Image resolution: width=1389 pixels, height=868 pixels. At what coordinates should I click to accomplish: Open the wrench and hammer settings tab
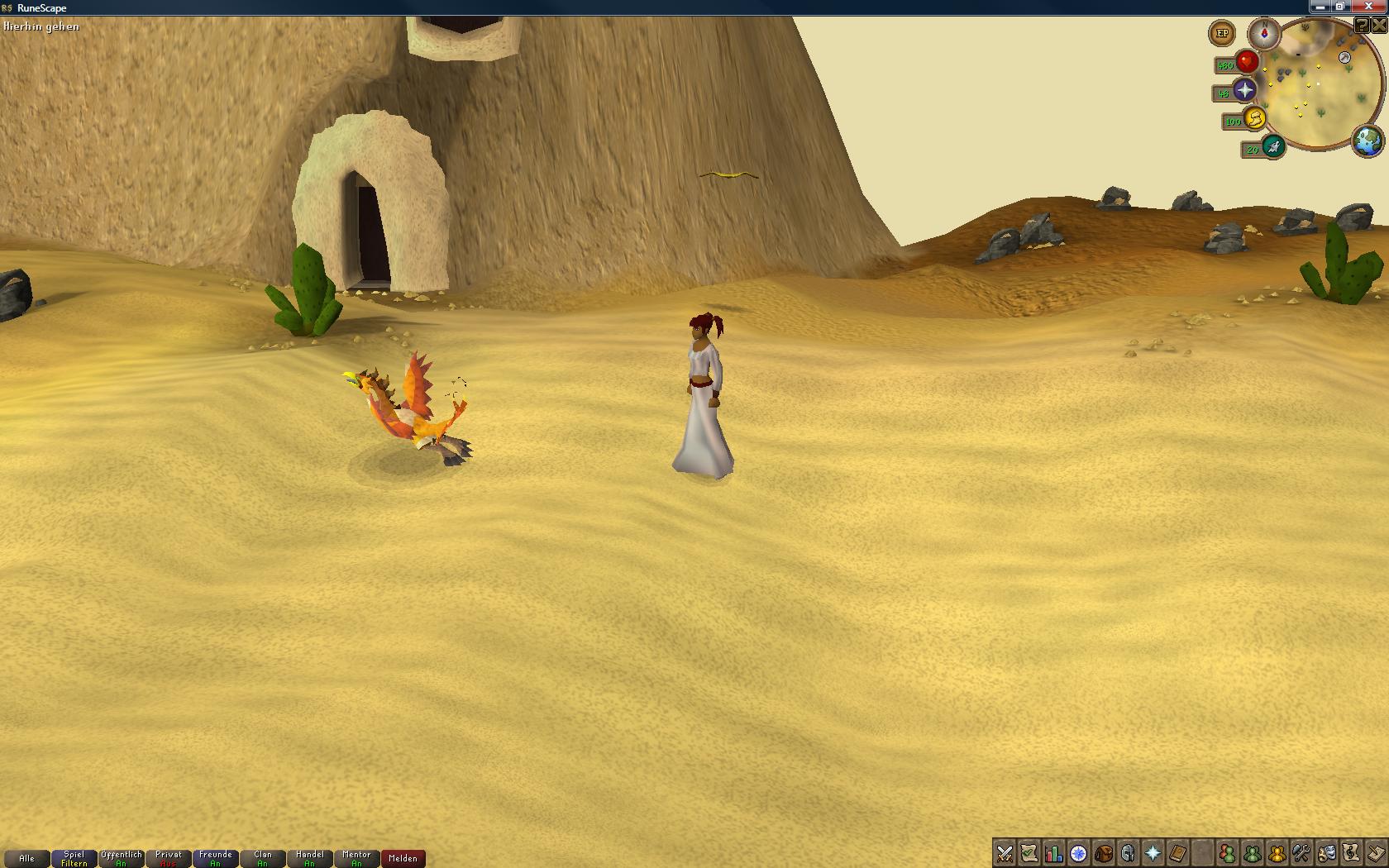(1301, 853)
